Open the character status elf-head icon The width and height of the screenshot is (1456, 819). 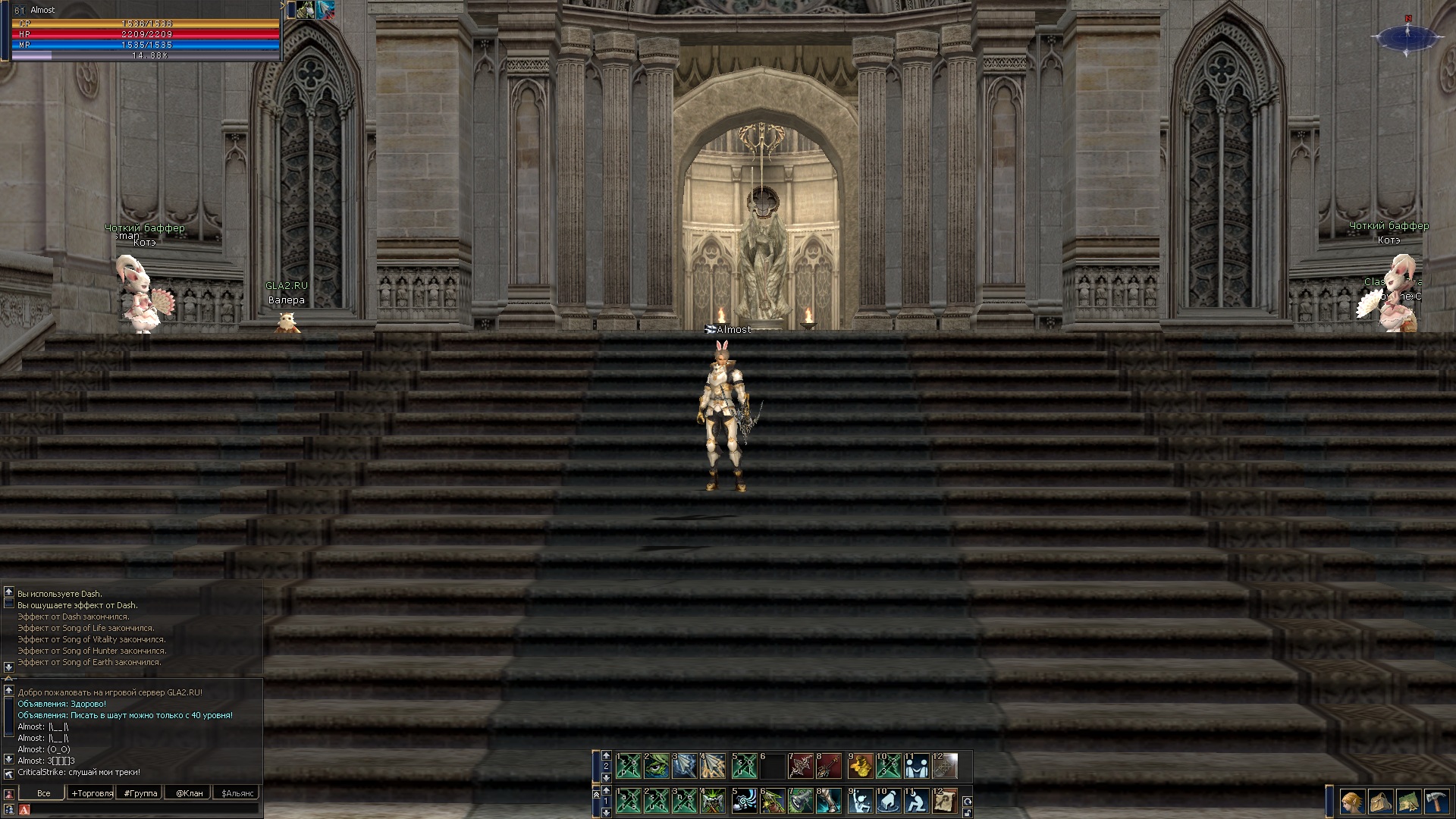pos(1351,801)
